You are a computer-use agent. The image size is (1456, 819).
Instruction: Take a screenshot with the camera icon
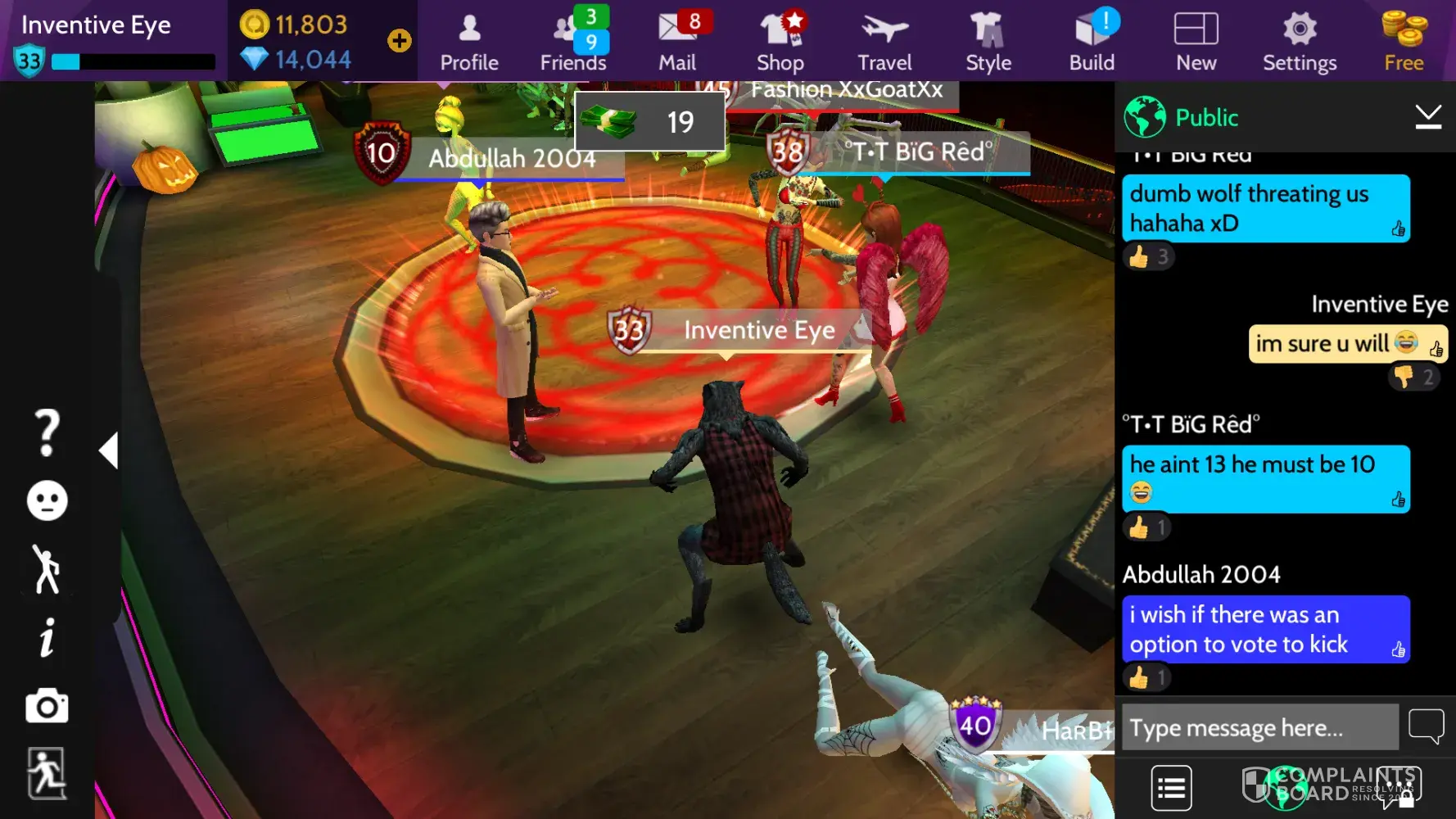point(47,706)
